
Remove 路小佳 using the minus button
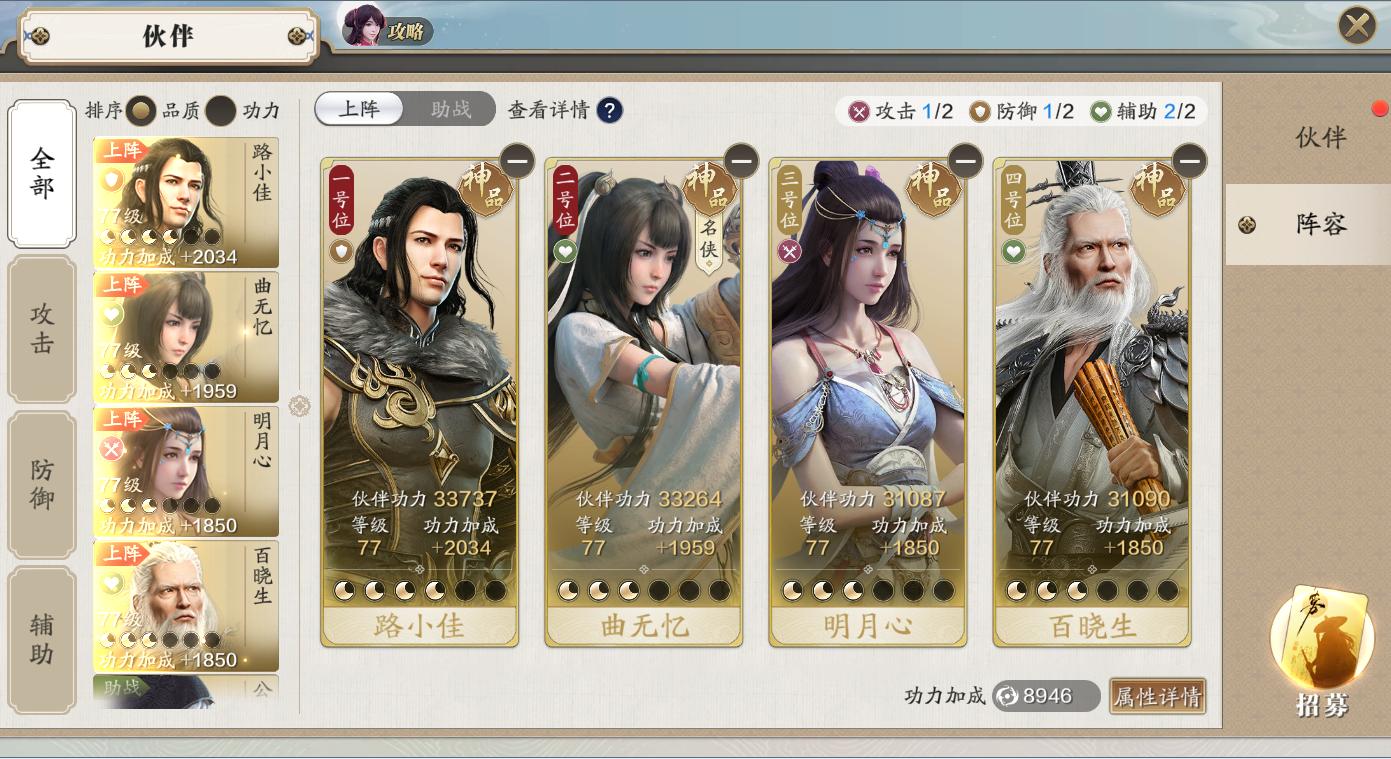(x=519, y=161)
